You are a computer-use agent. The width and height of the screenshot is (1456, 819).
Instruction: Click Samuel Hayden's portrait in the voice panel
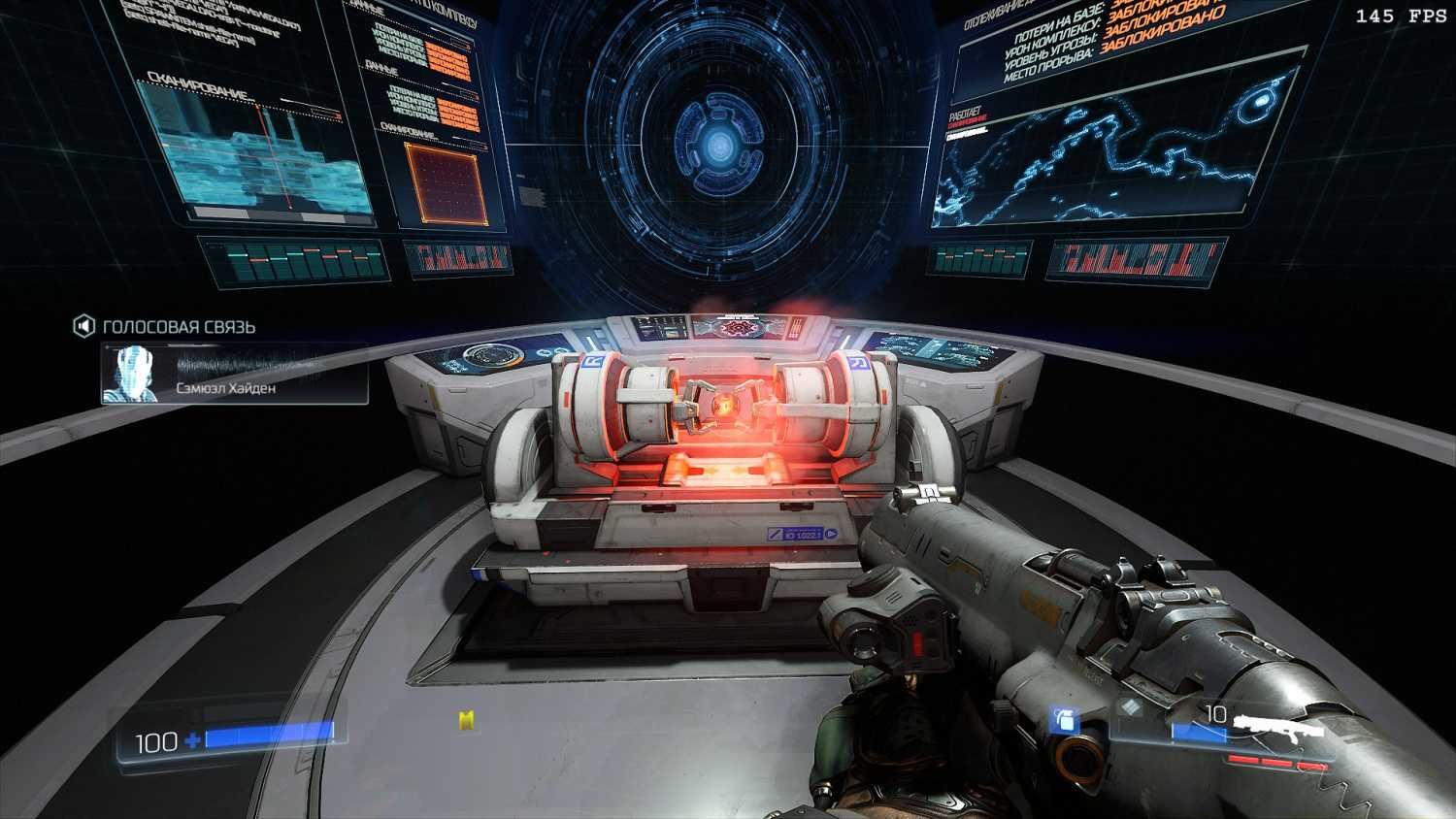(x=131, y=373)
